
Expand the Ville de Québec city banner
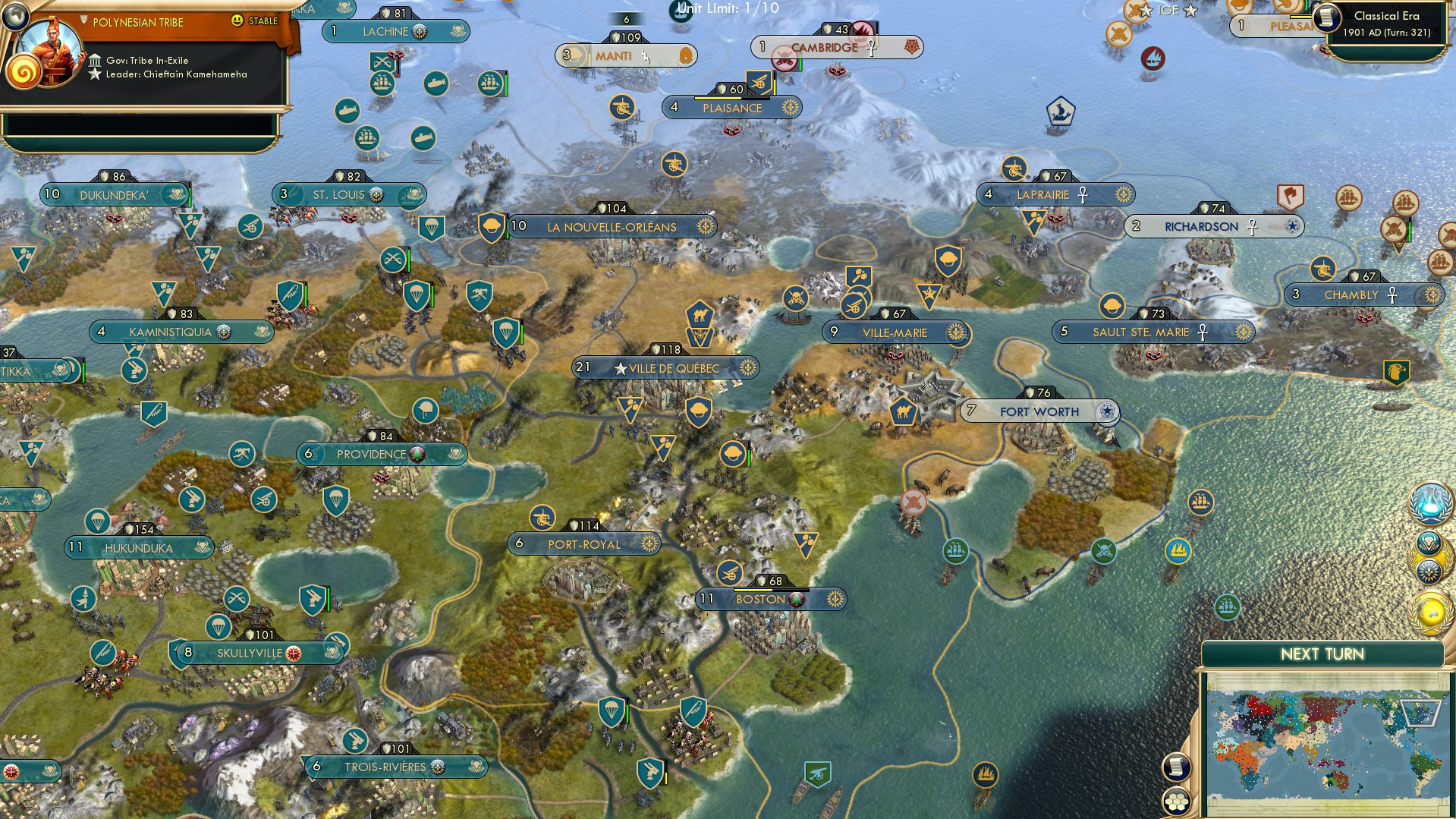669,367
